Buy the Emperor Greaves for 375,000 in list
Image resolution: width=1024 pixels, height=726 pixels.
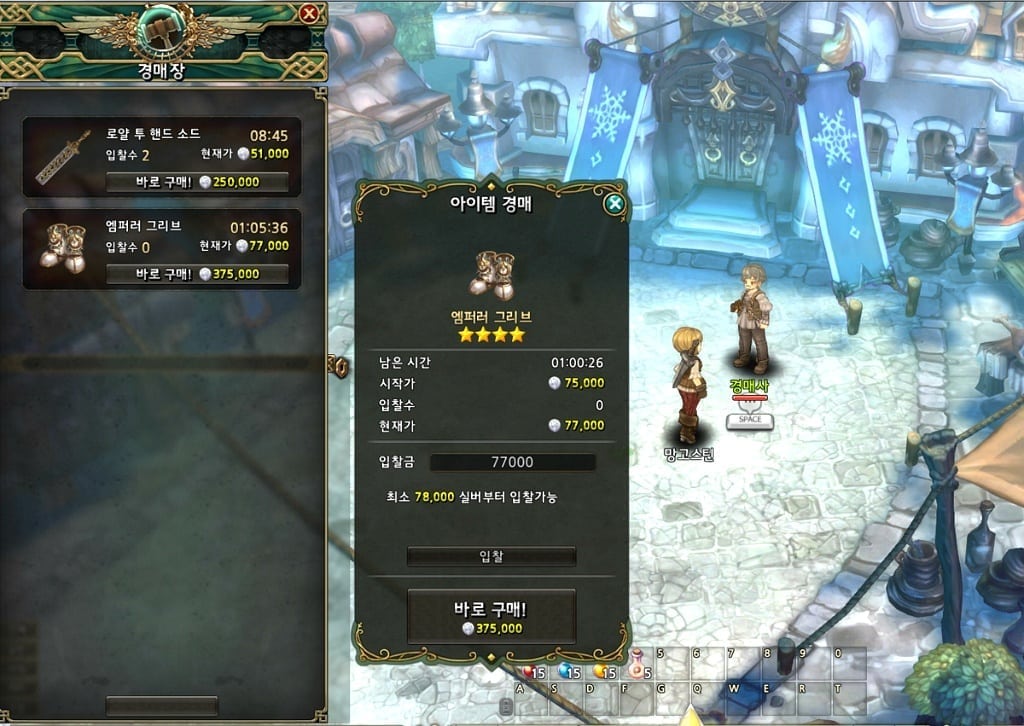pyautogui.click(x=197, y=274)
